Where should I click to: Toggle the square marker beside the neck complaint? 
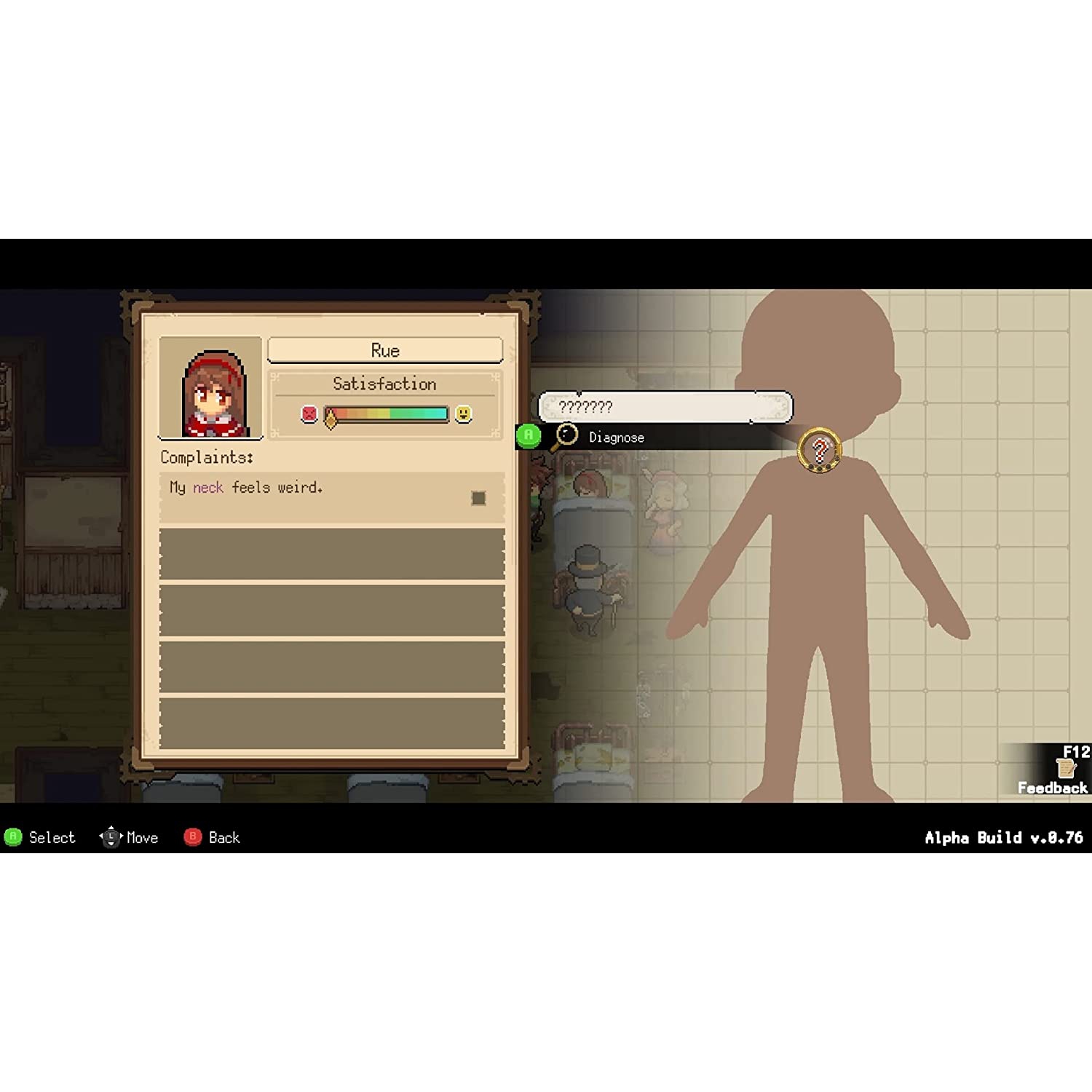pyautogui.click(x=478, y=498)
